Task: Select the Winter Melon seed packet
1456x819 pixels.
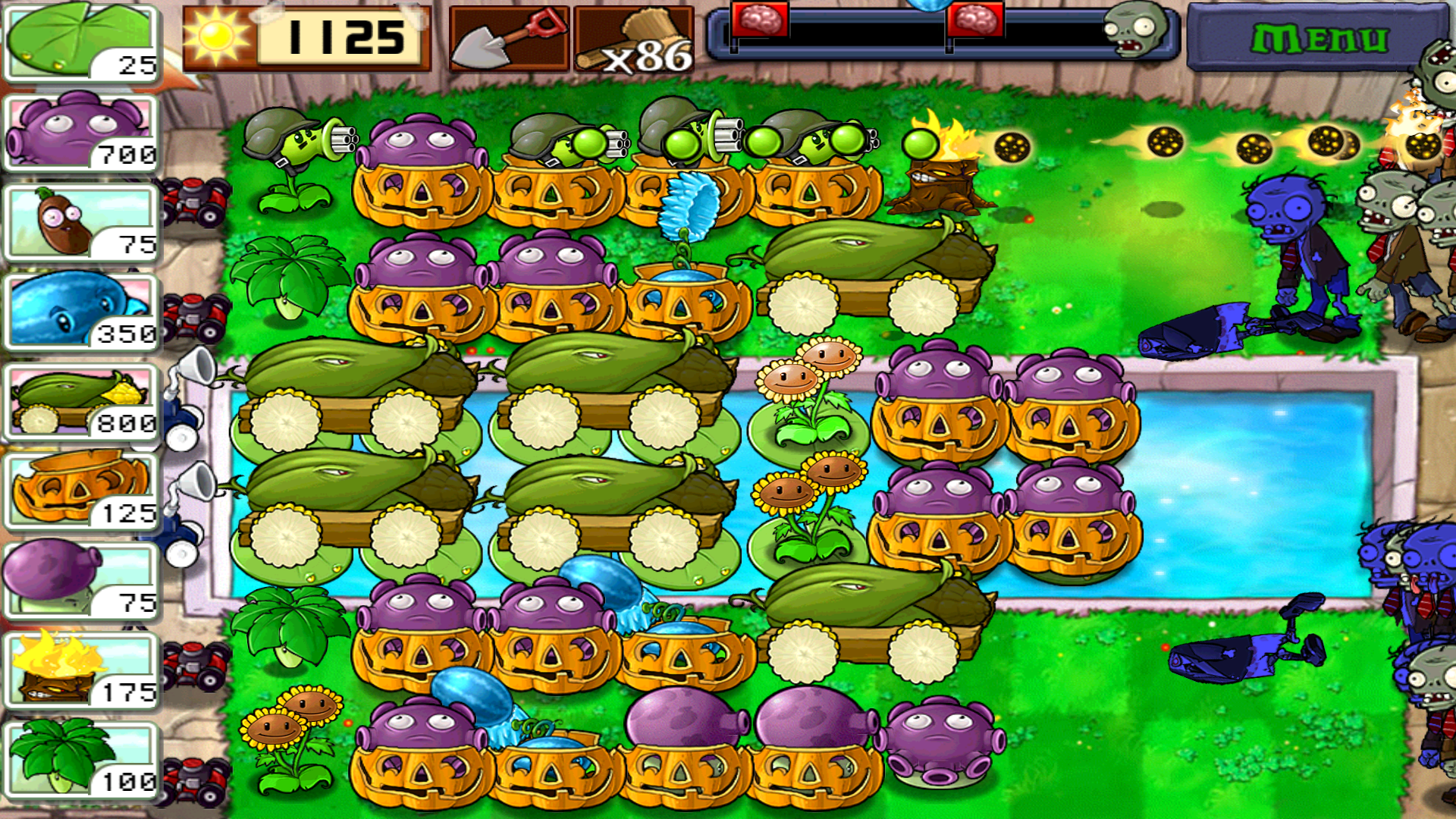Action: click(x=80, y=311)
